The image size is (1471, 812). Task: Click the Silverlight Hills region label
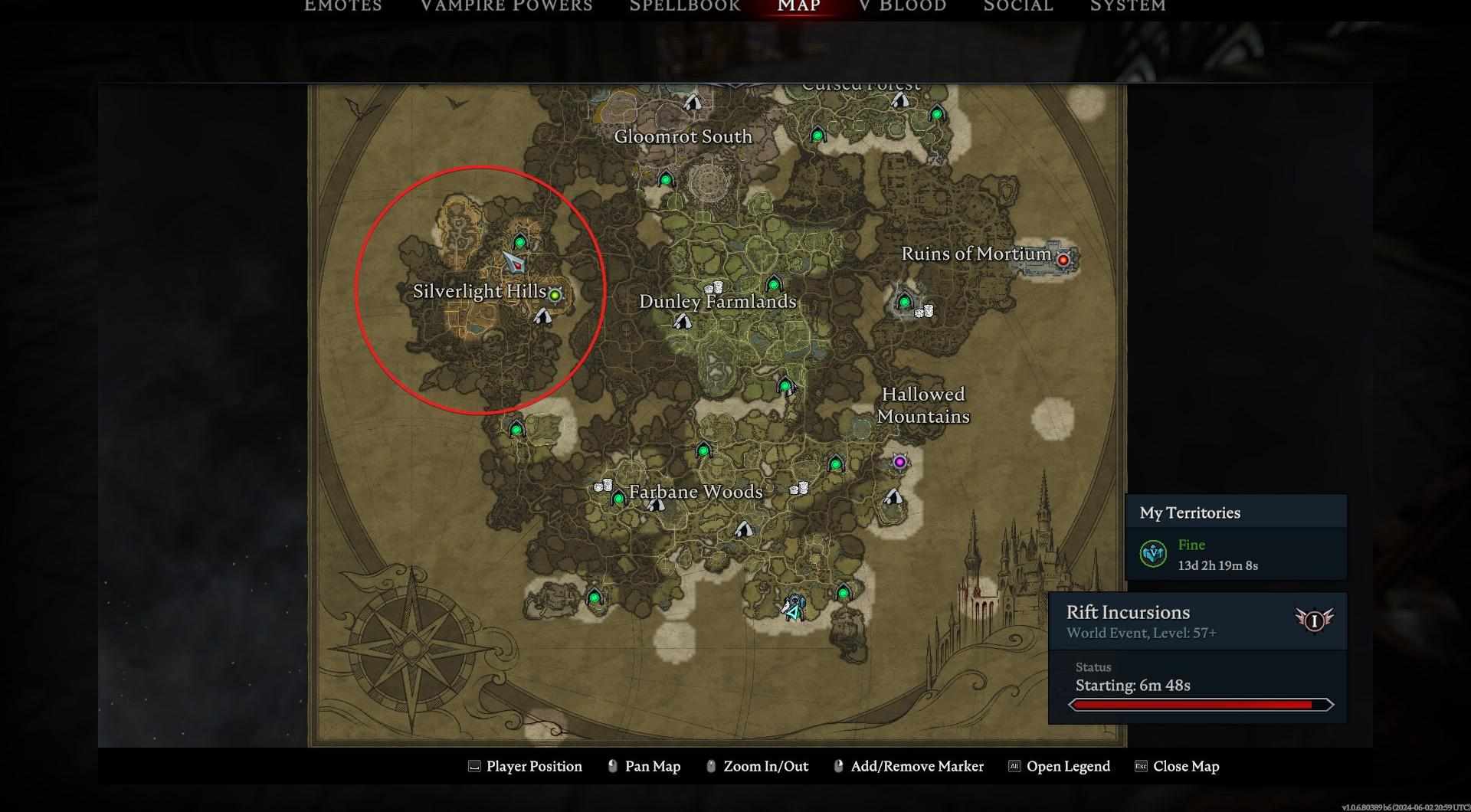479,292
